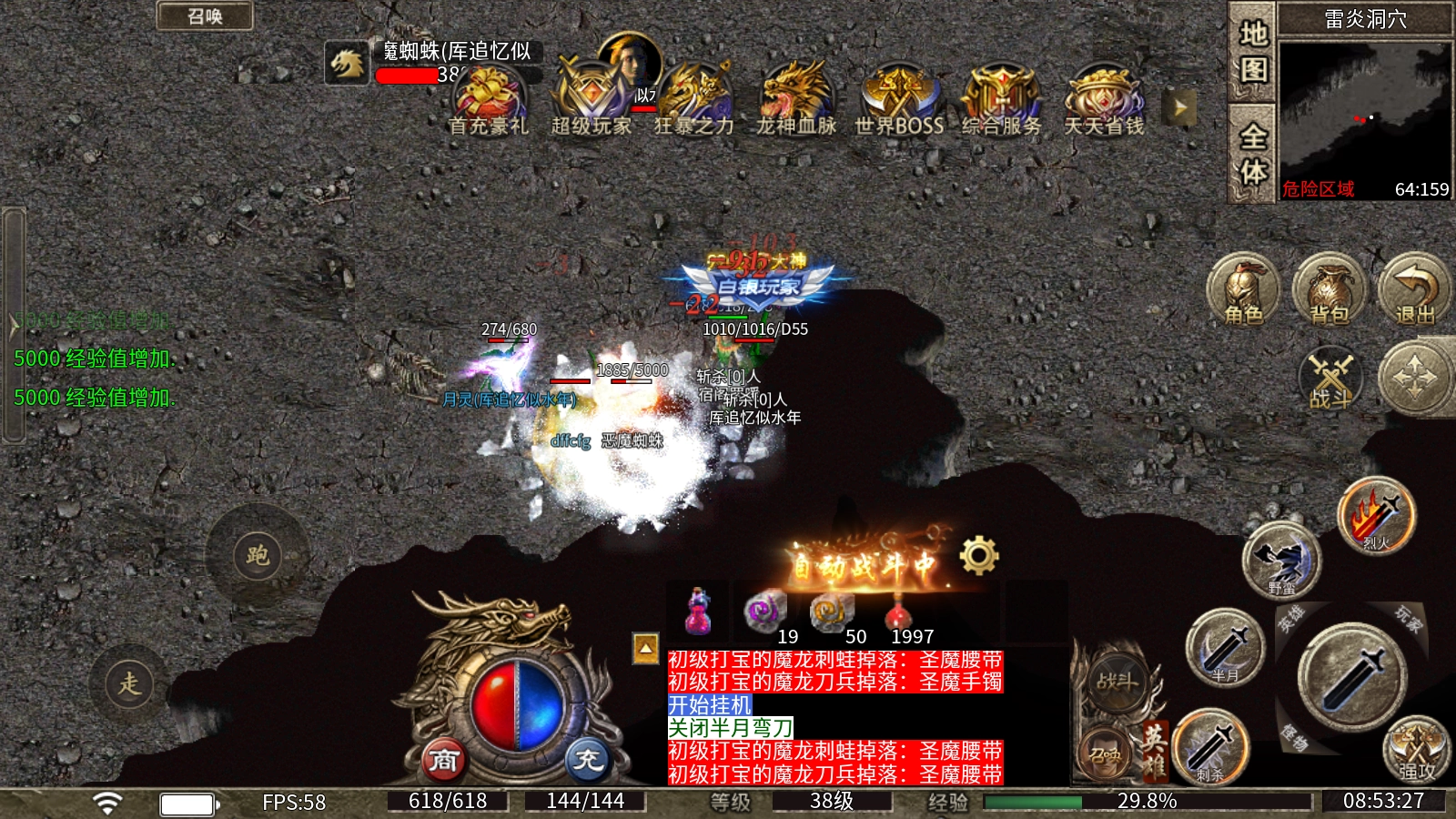This screenshot has height=819, width=1456.
Task: Open the 综合服务 services menu
Action: (1001, 98)
